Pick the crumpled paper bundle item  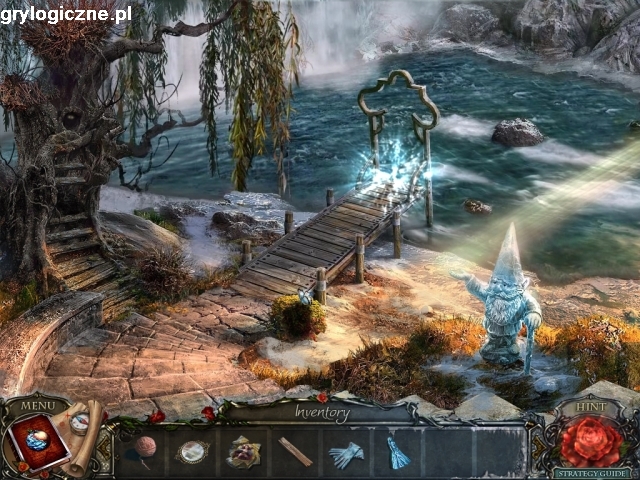pos(243,451)
